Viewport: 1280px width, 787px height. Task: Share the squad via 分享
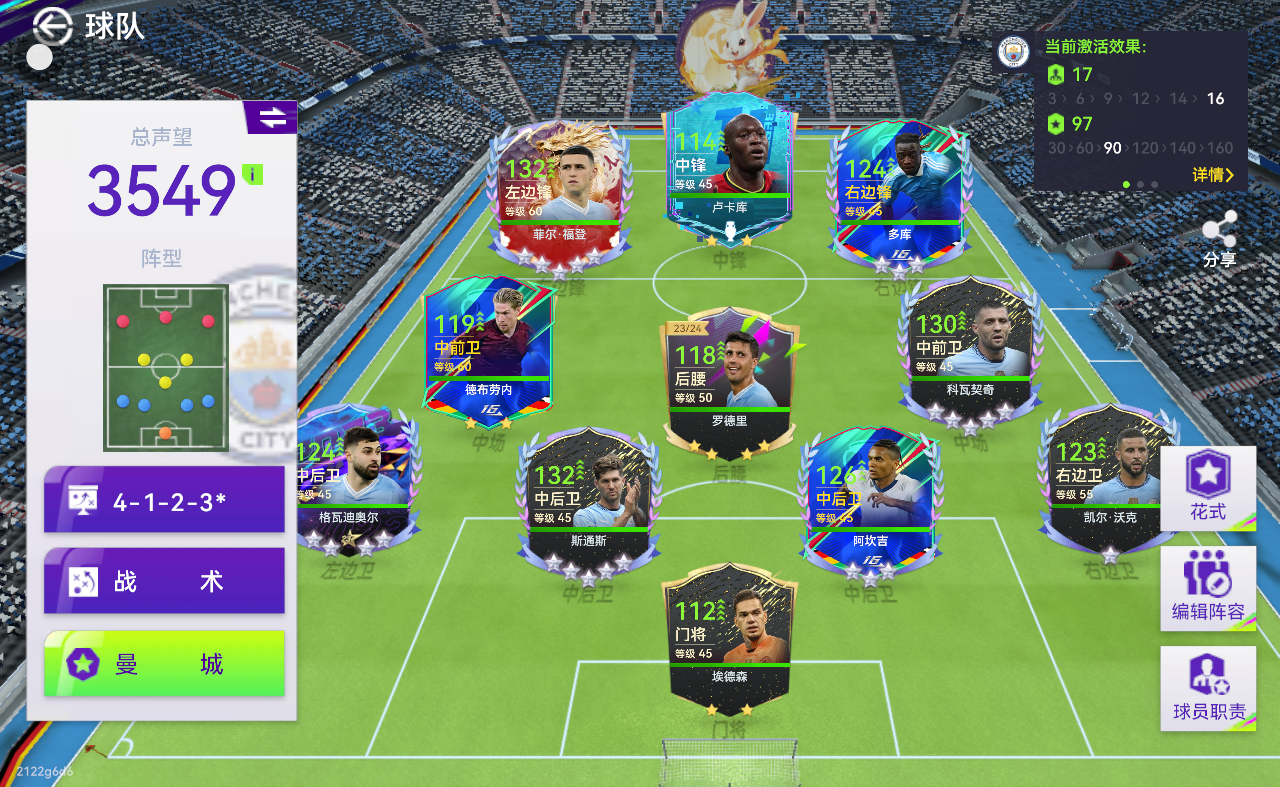tap(1219, 240)
